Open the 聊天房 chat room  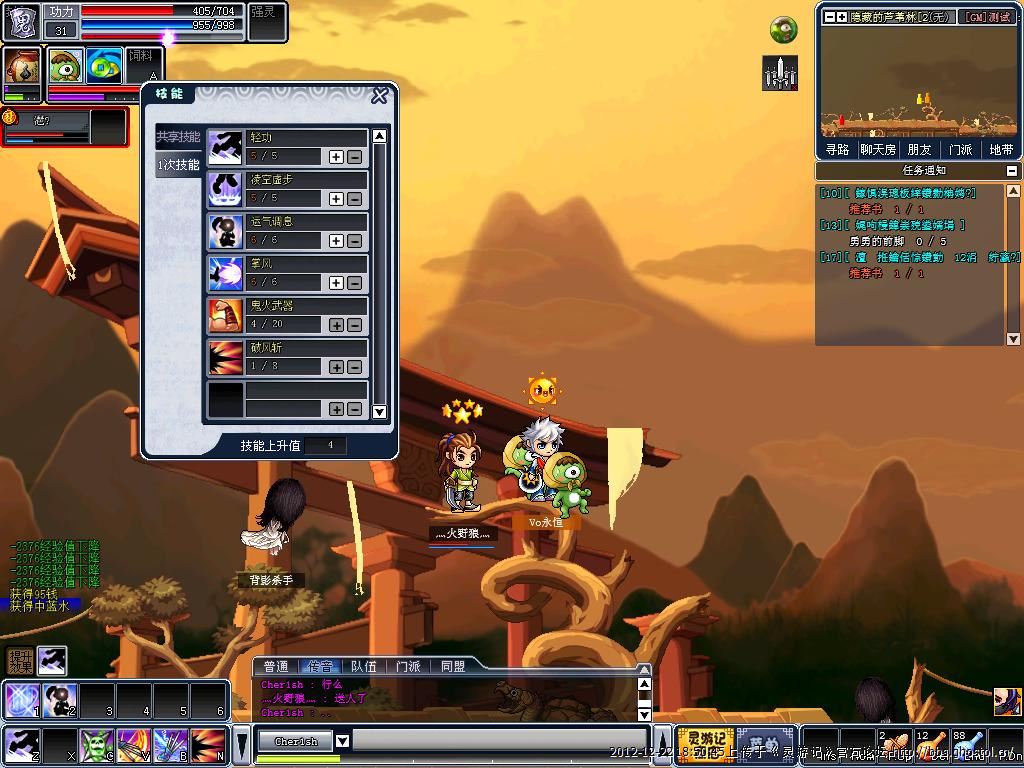(x=878, y=150)
